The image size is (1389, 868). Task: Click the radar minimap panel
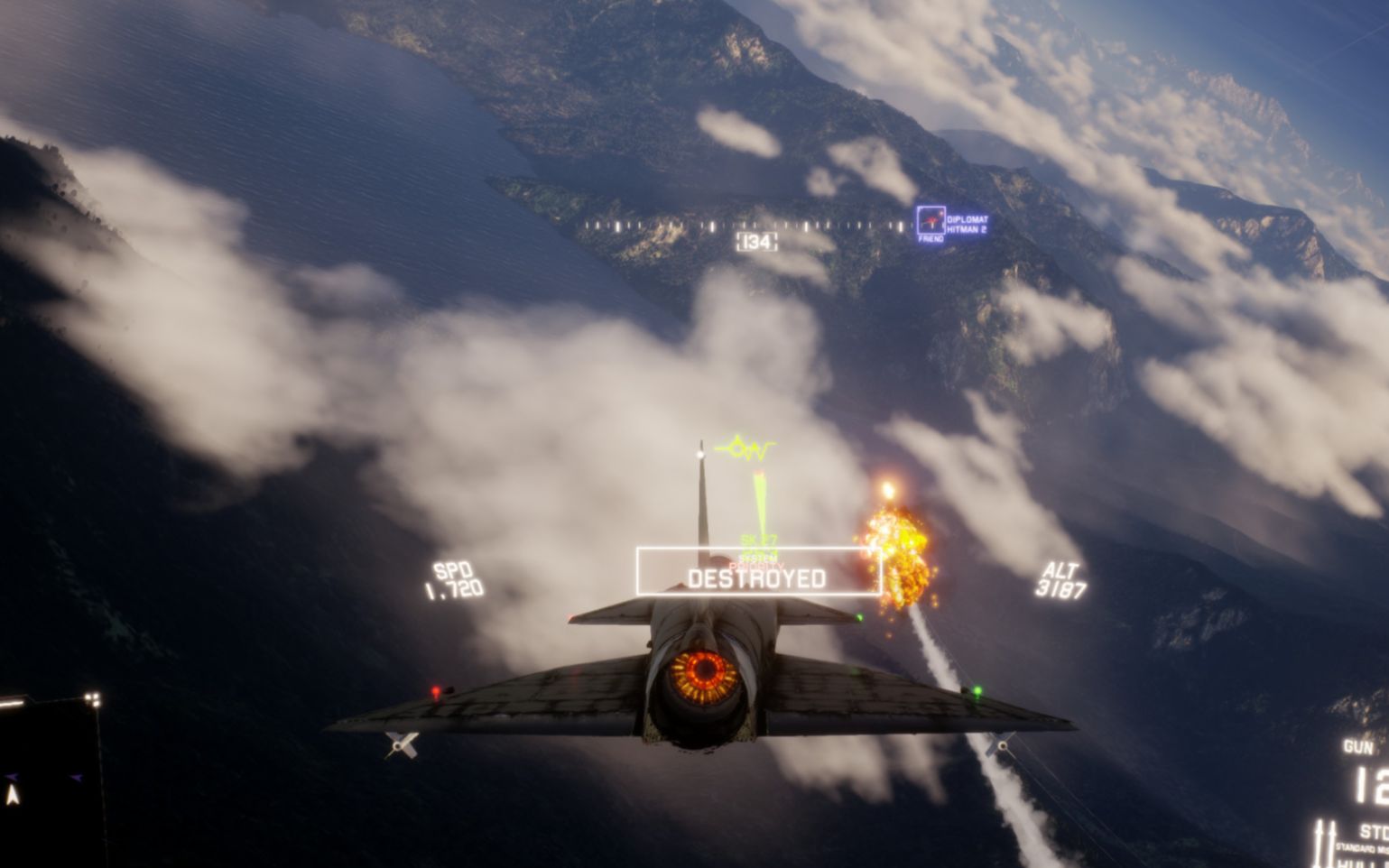pos(50,780)
